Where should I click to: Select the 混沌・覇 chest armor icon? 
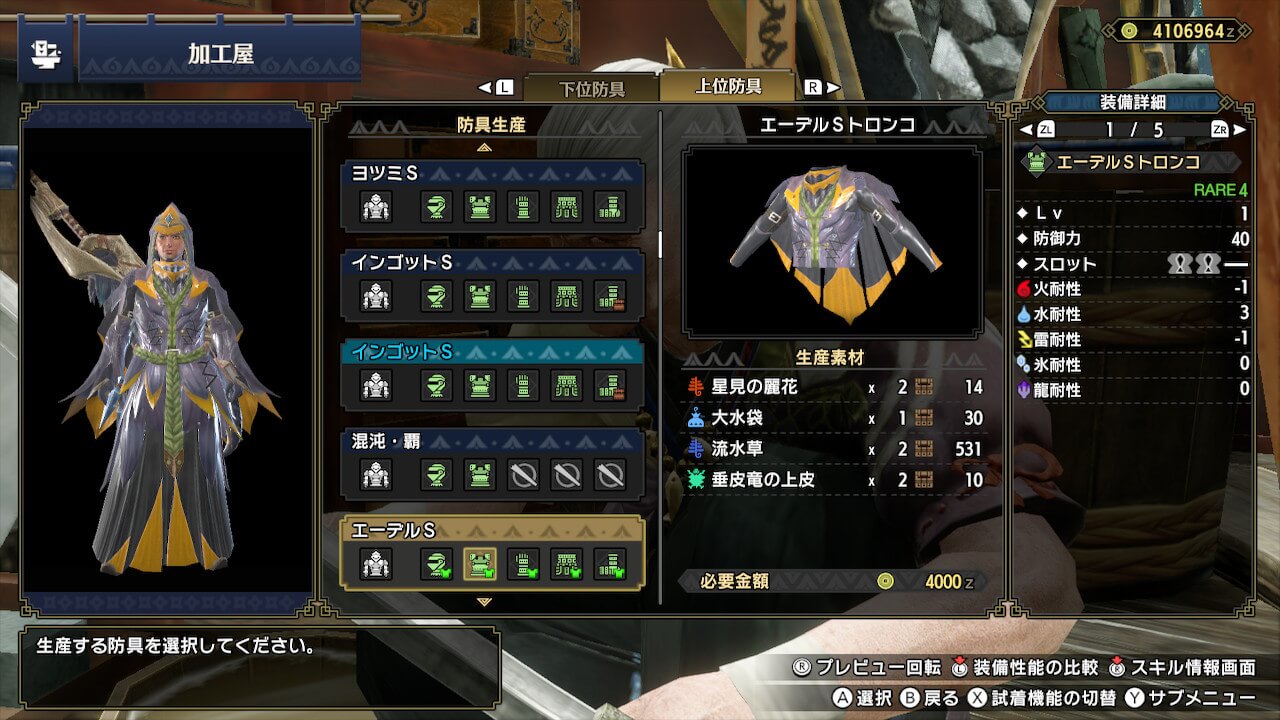480,475
